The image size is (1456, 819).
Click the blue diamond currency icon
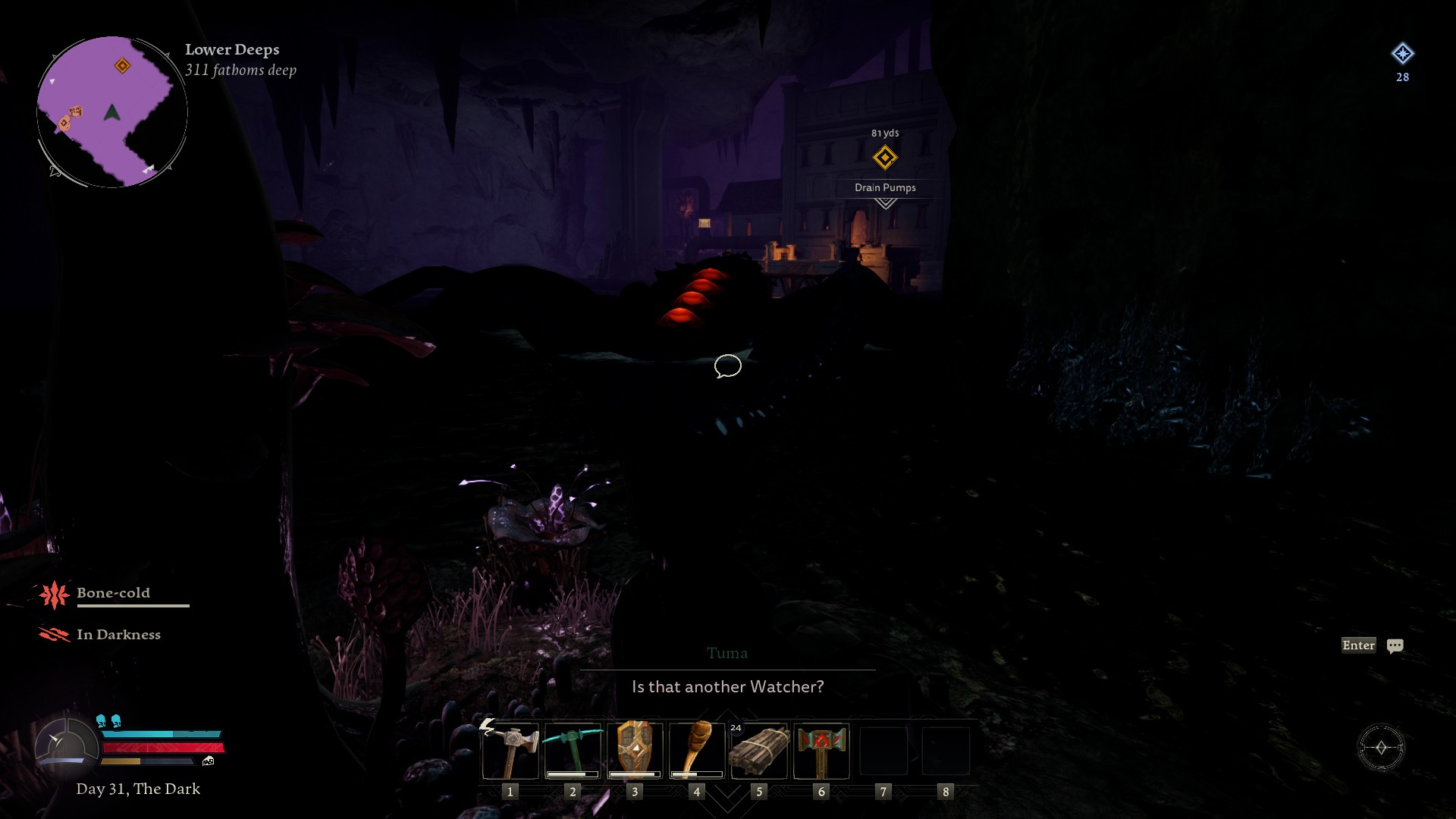coord(1402,54)
